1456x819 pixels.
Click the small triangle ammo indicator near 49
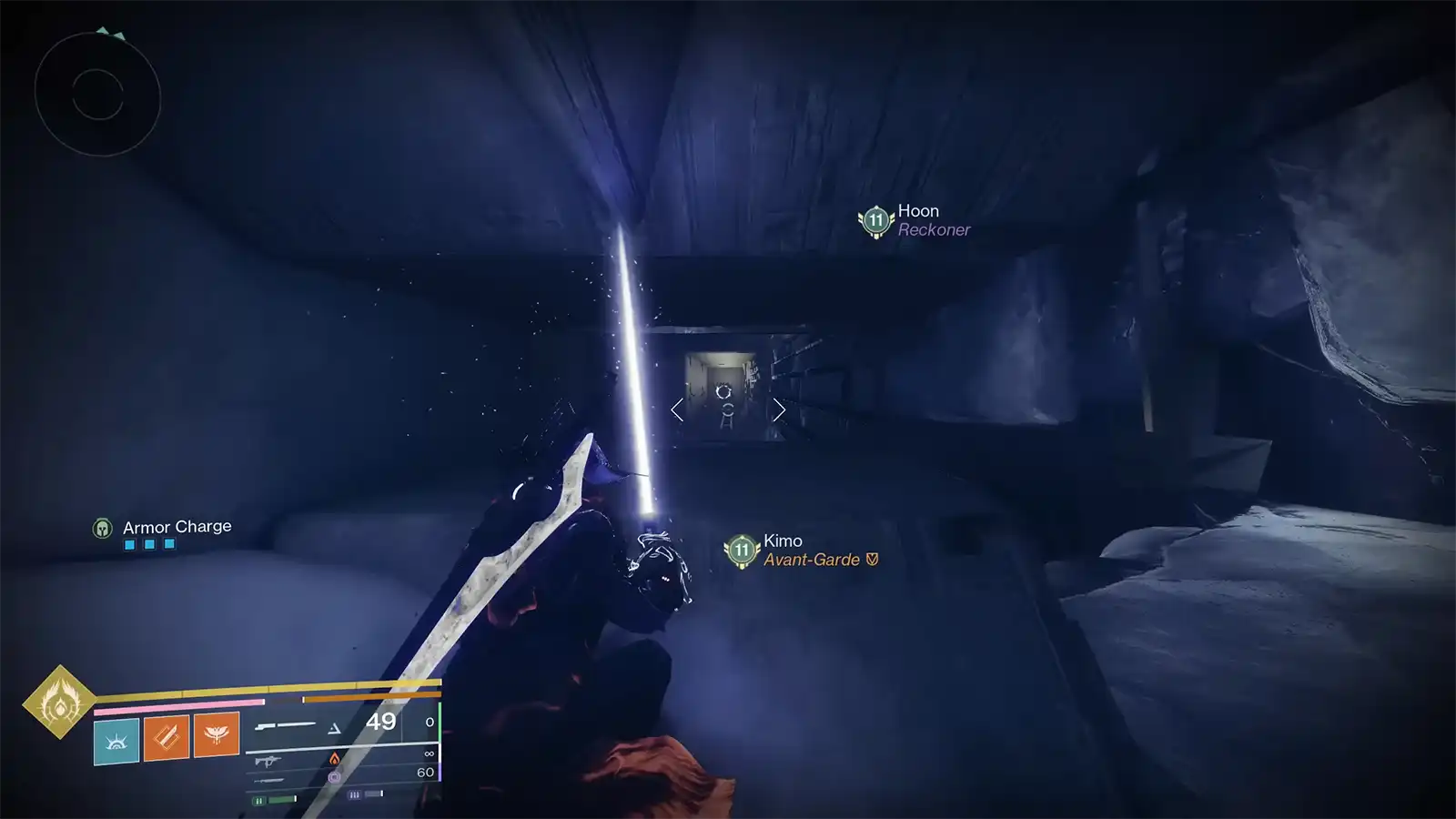click(335, 727)
